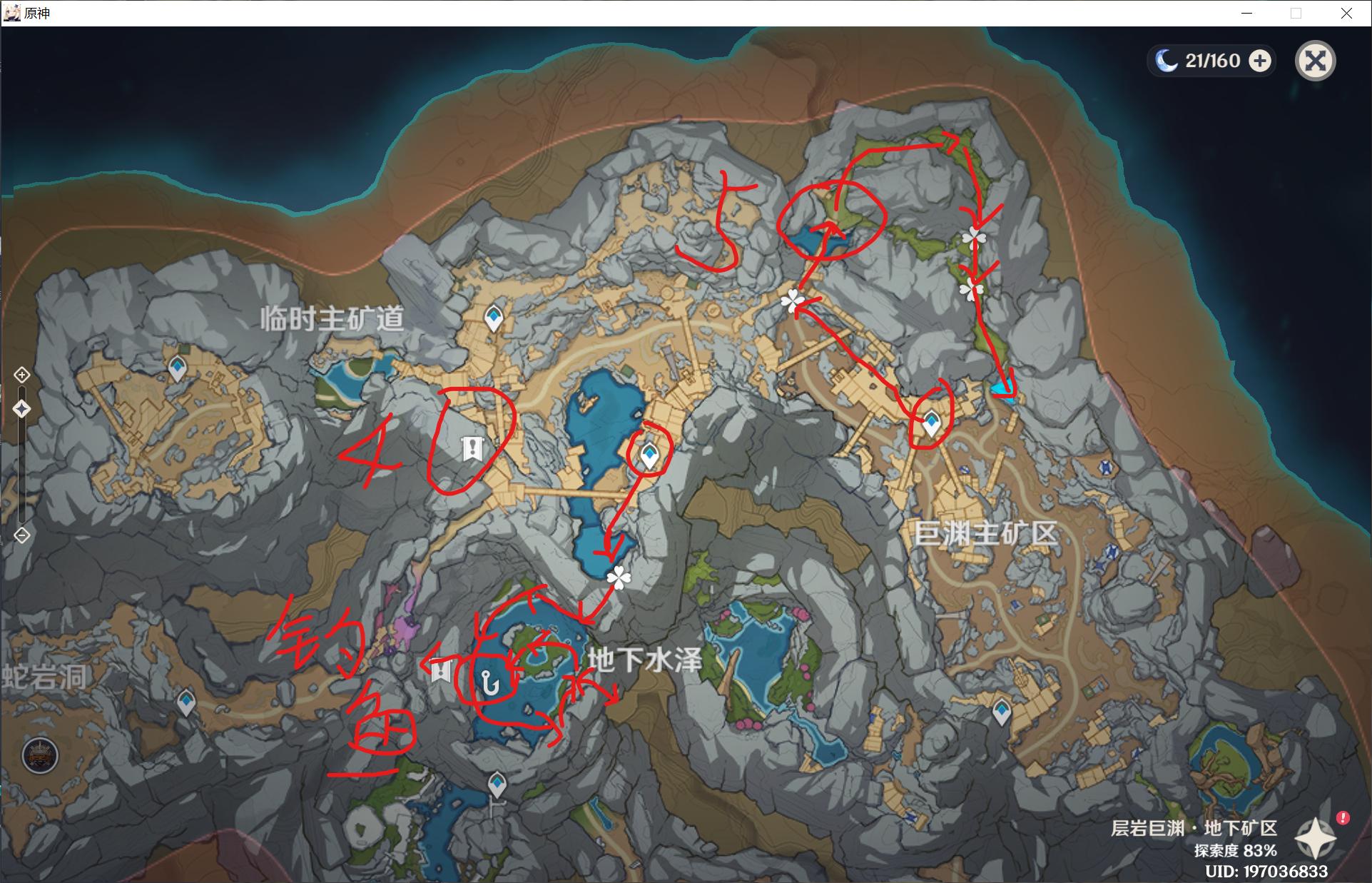This screenshot has width=1372, height=883.
Task: Click the plus diamond to zoom the map in
Action: [x=22, y=374]
